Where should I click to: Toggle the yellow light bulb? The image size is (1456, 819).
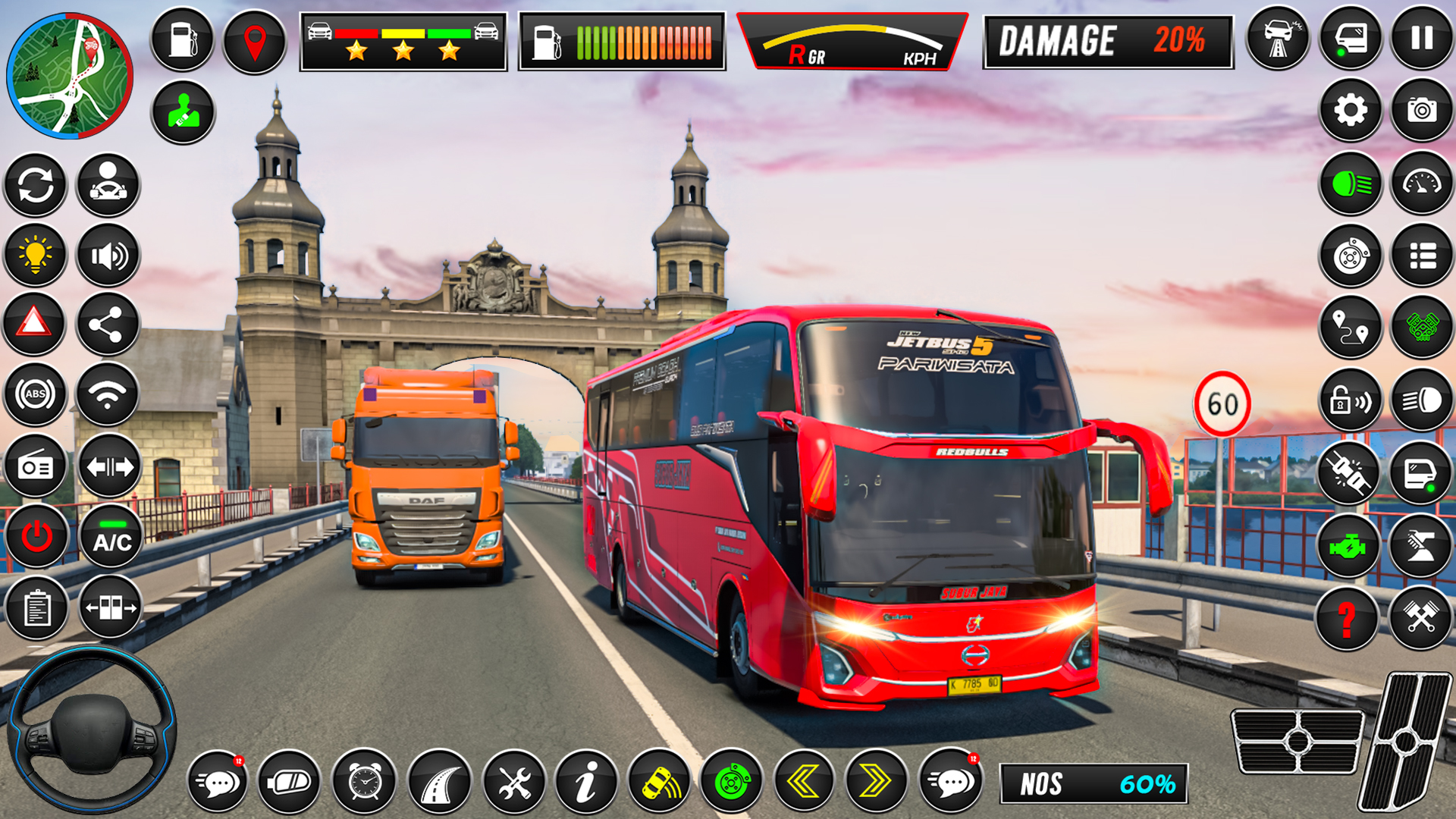pyautogui.click(x=36, y=255)
